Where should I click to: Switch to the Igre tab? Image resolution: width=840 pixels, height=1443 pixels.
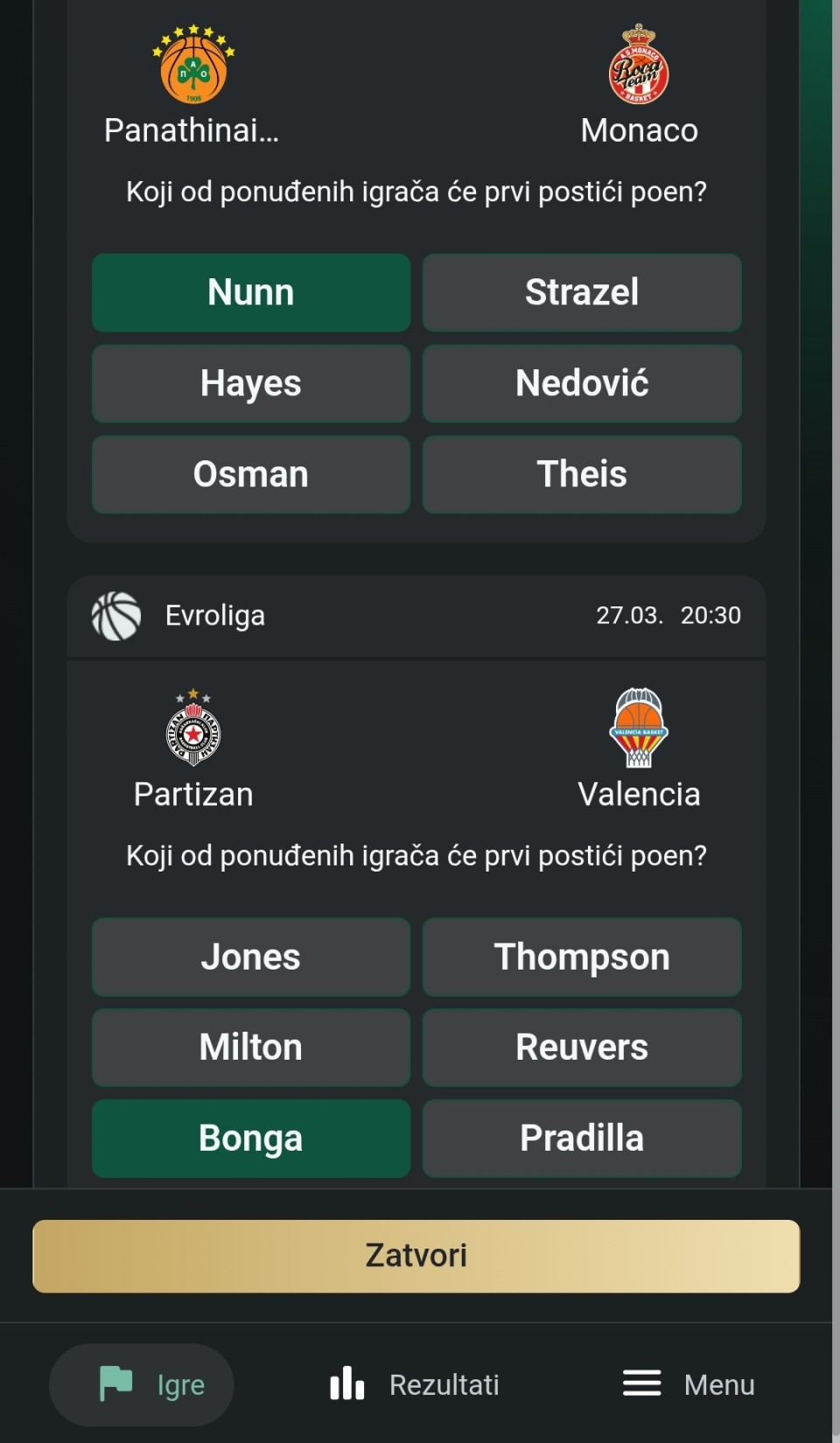[x=142, y=1384]
